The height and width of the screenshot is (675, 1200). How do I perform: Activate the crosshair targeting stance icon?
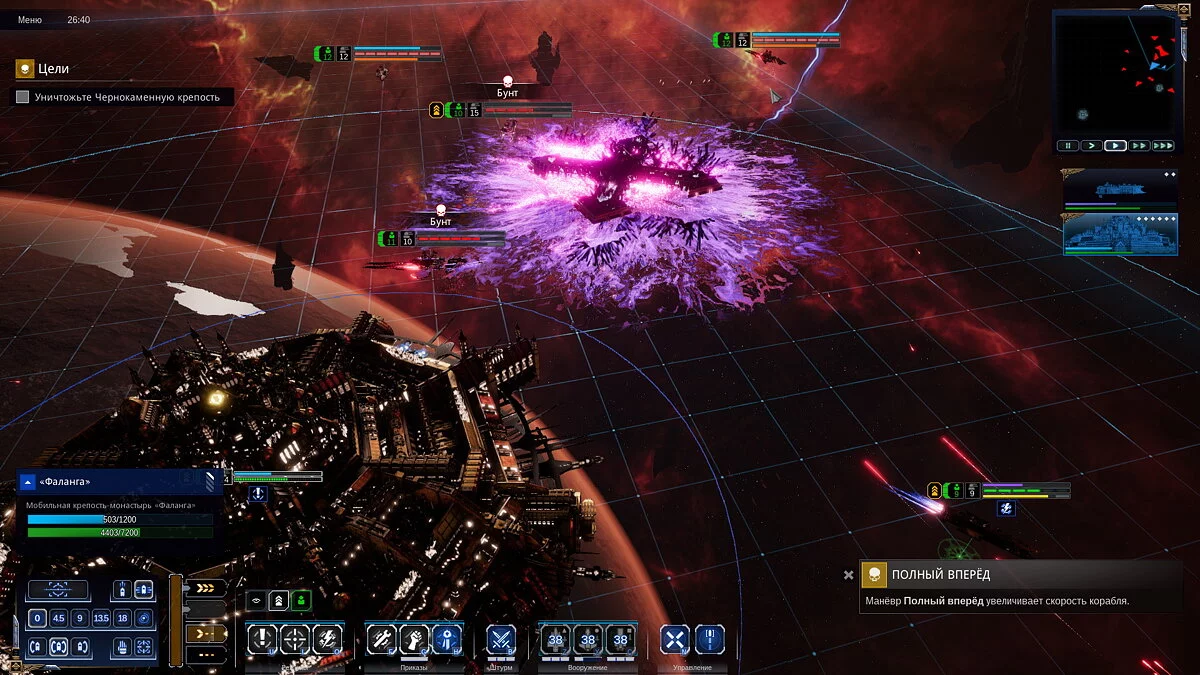click(x=295, y=638)
